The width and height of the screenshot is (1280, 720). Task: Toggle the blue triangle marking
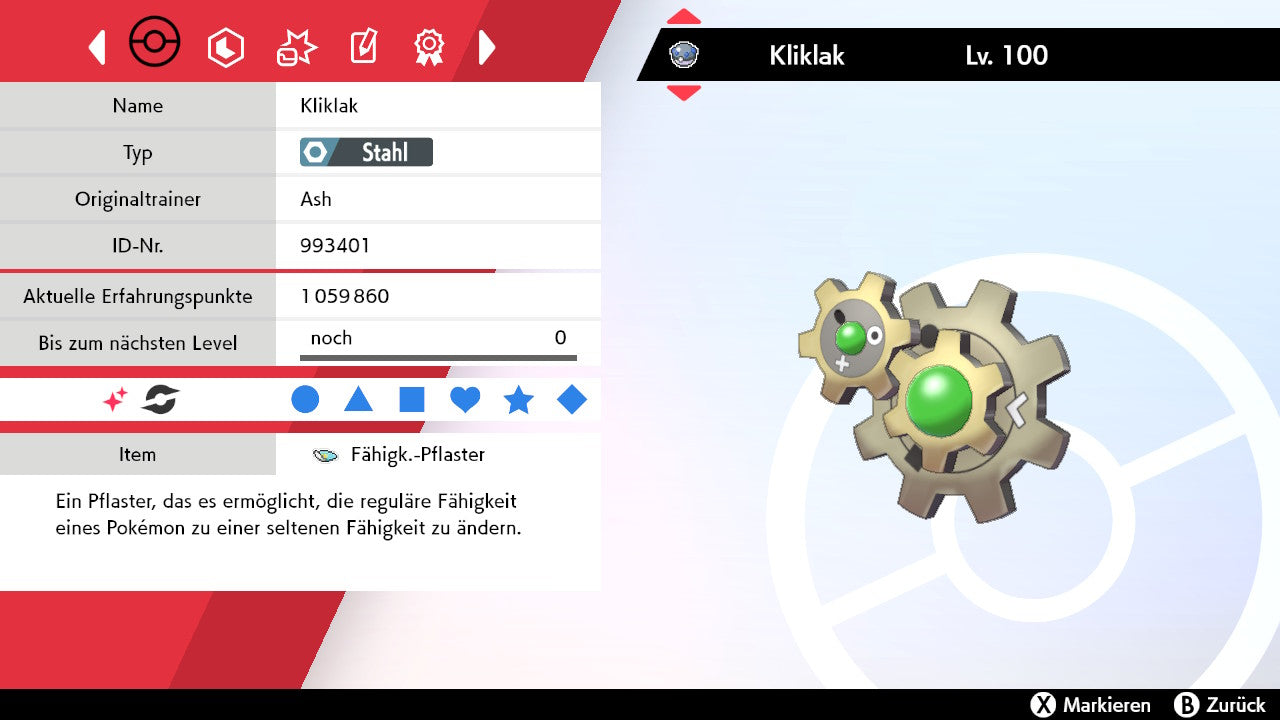click(x=358, y=400)
